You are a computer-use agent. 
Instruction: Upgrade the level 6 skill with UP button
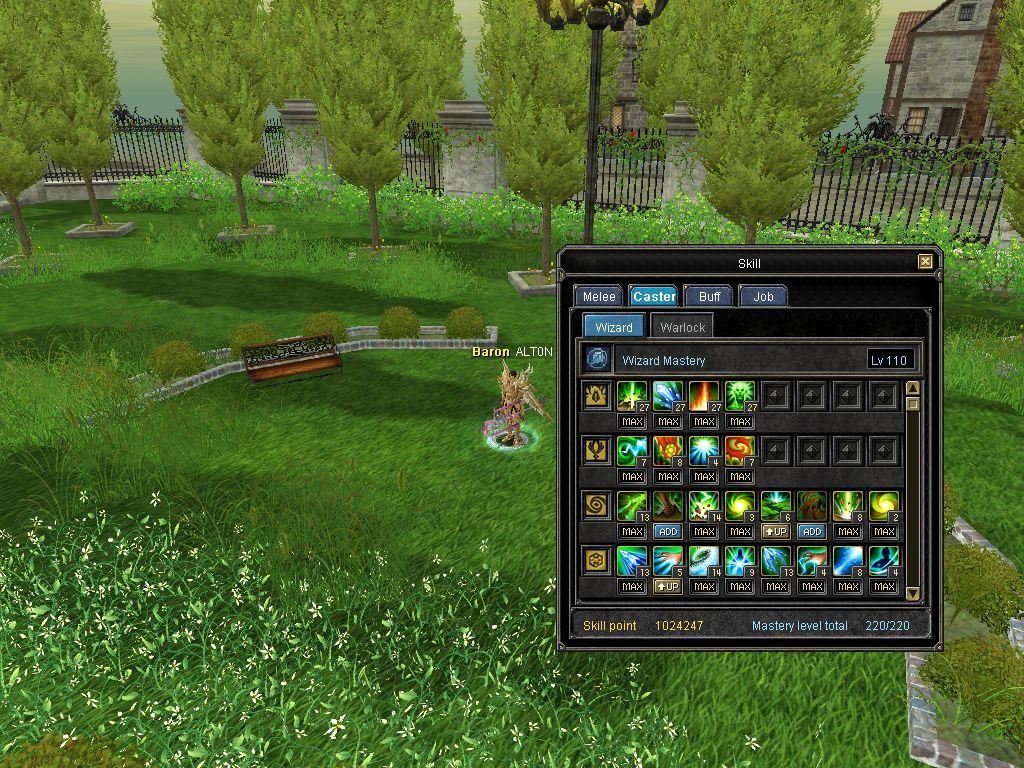776,532
